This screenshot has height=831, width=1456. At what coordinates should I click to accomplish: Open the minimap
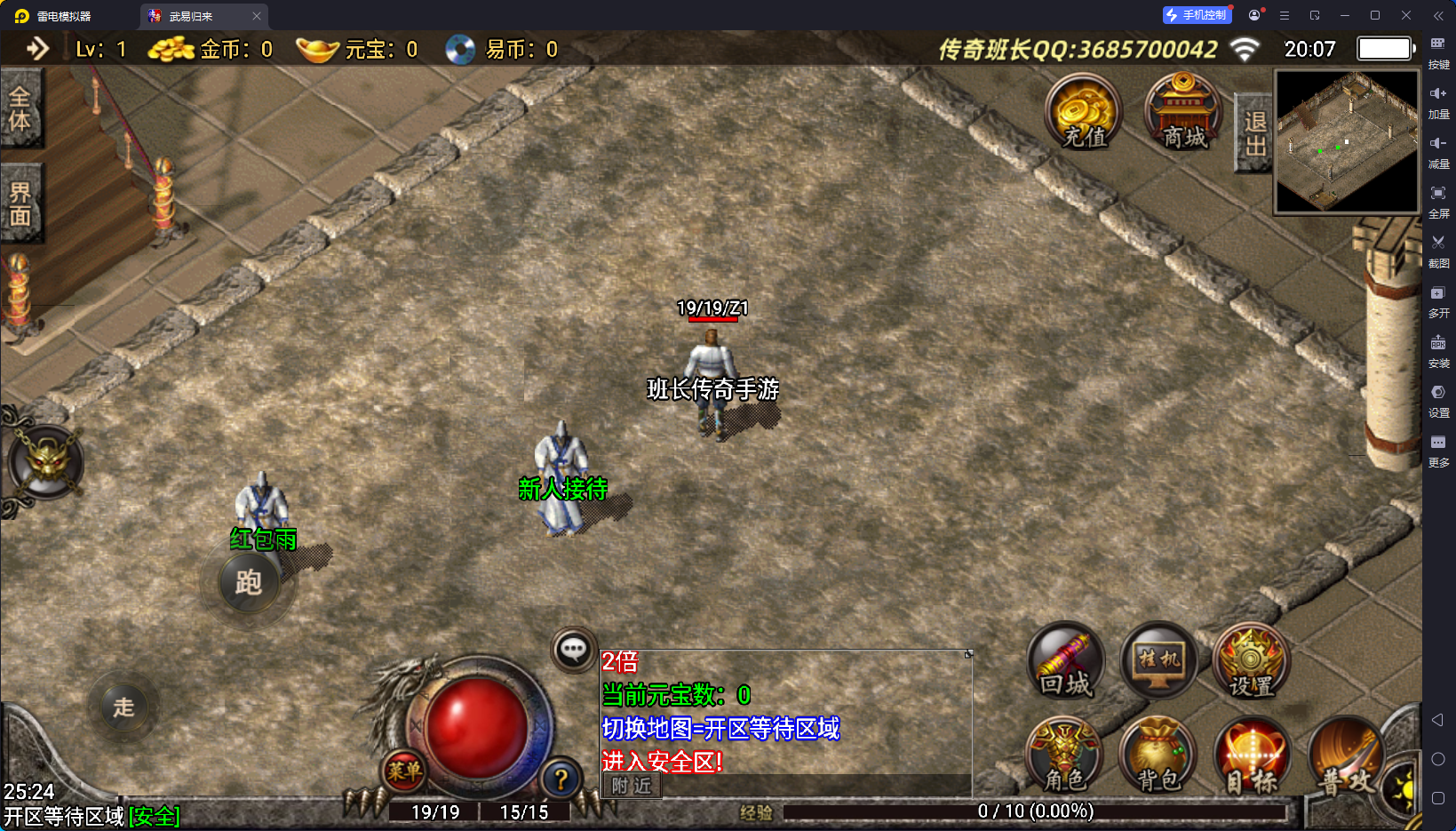(x=1347, y=142)
